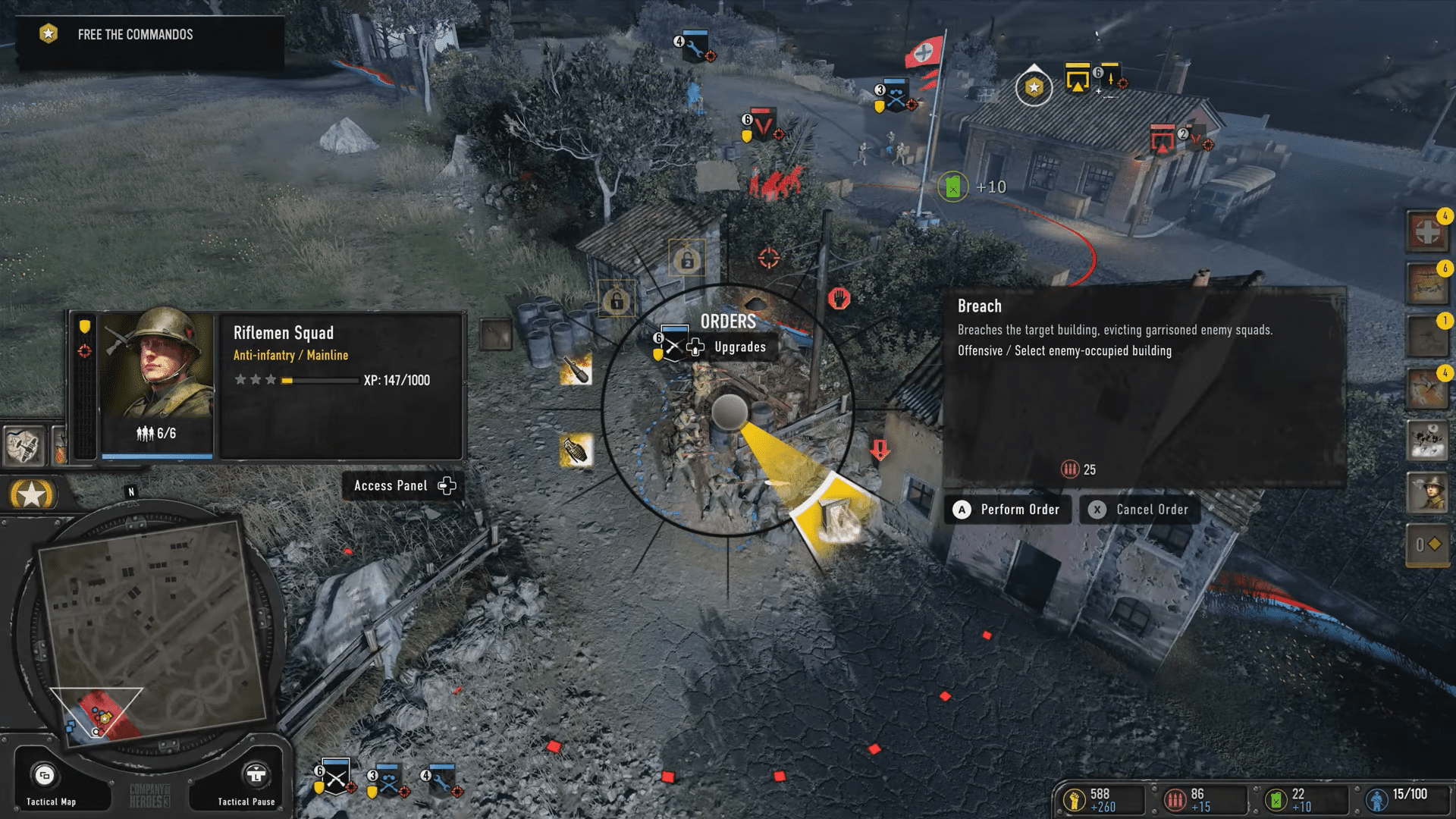Screen dimensions: 1456x819
Task: Select the red crosshair attack order
Action: 768,258
